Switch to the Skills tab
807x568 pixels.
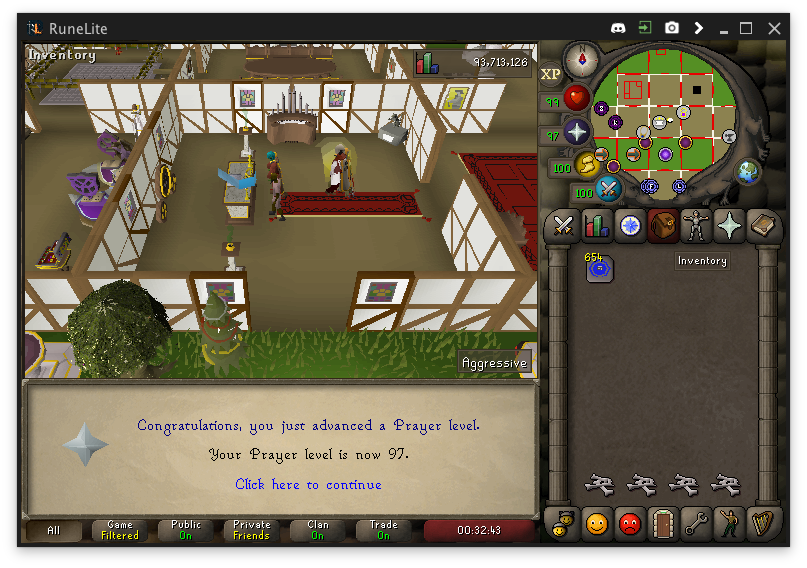[596, 226]
